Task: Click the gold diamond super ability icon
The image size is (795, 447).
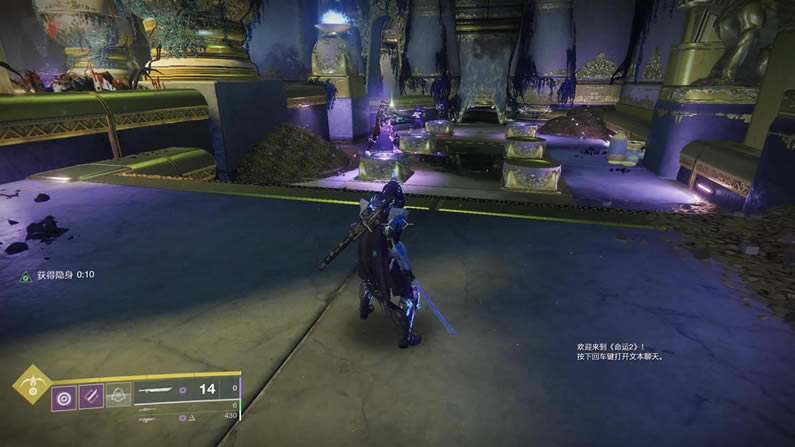Action: click(32, 385)
